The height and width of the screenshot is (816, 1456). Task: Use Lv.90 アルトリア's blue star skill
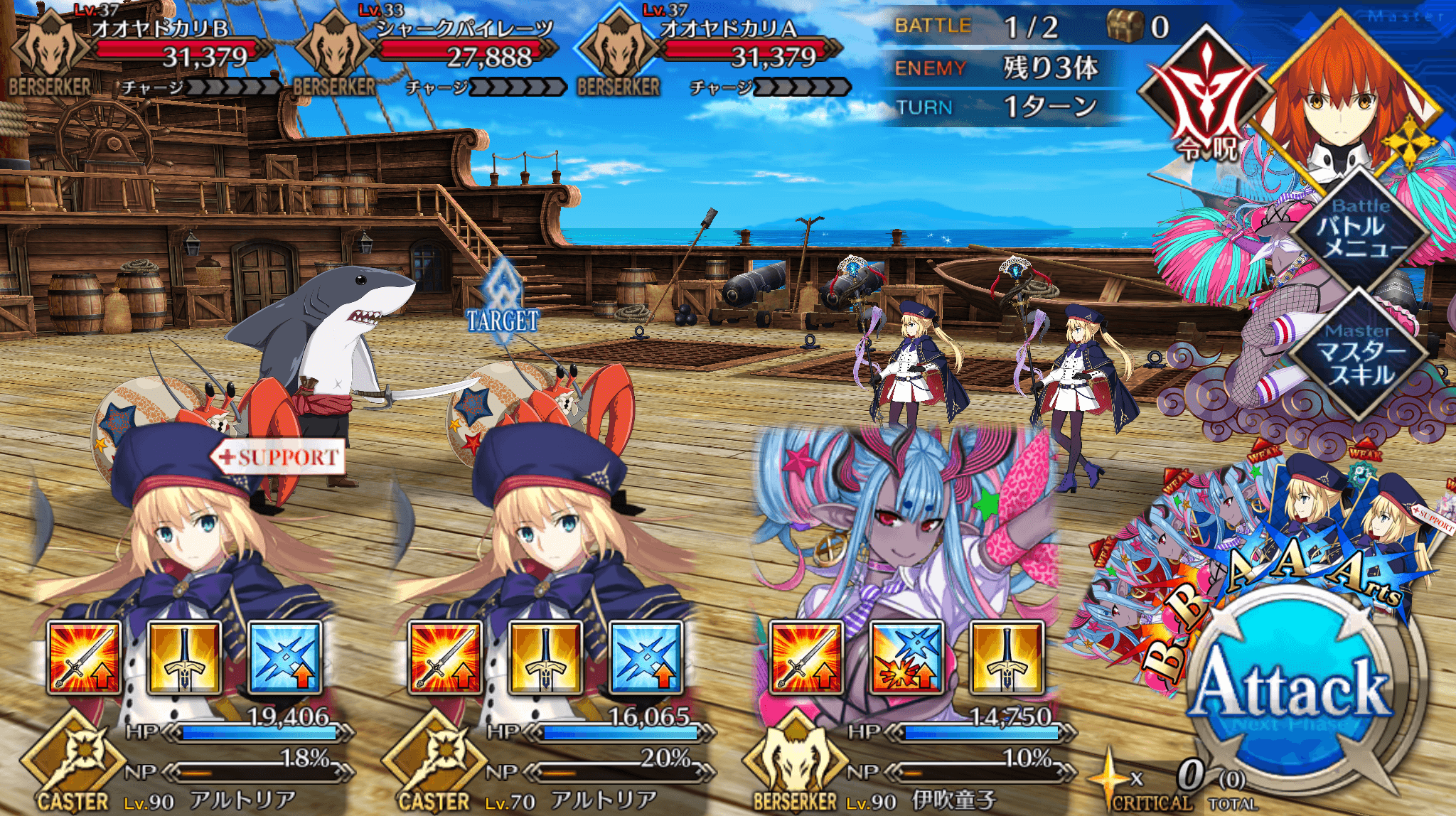284,657
